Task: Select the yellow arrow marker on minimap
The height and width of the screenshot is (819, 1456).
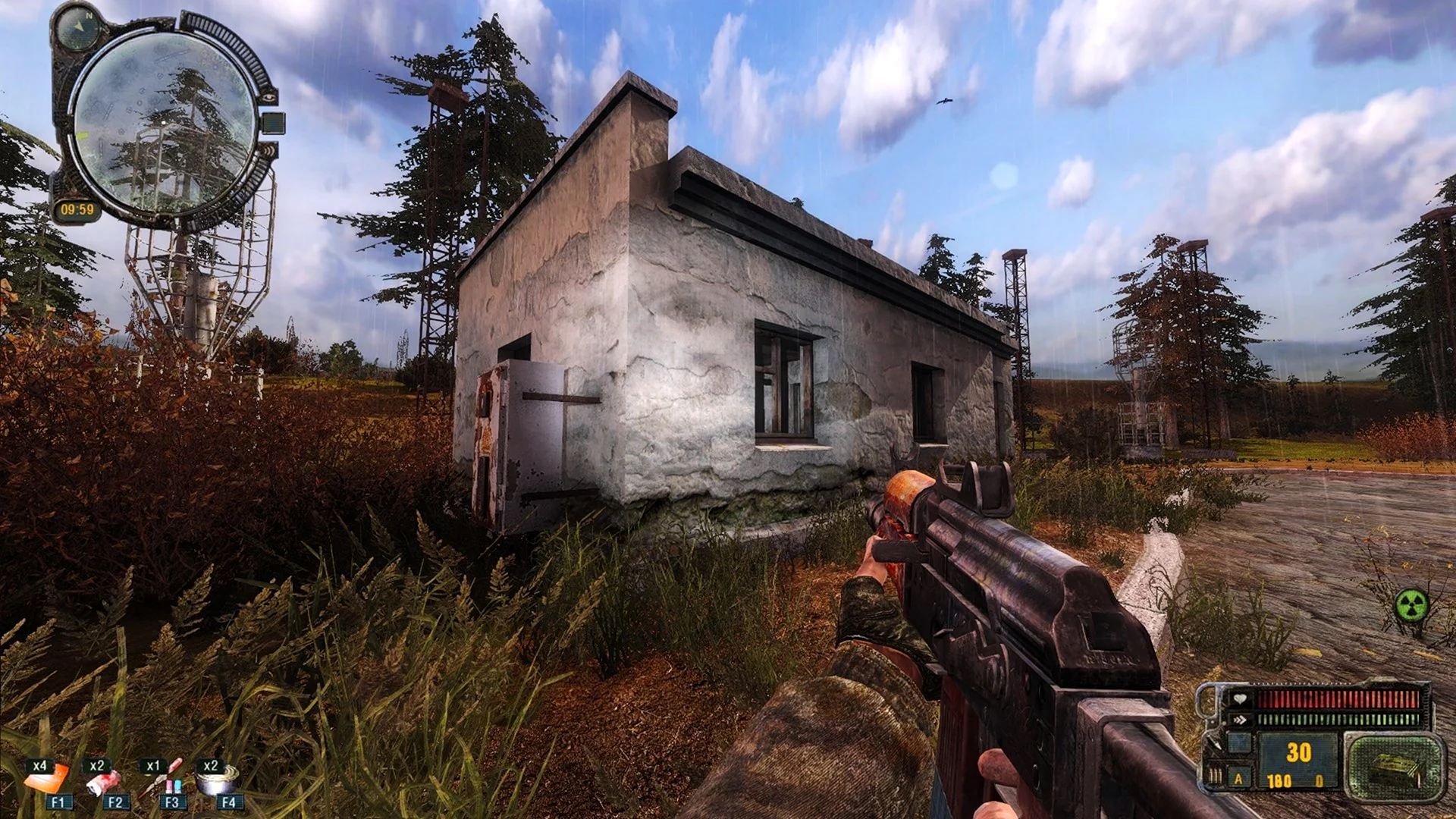Action: click(x=82, y=136)
